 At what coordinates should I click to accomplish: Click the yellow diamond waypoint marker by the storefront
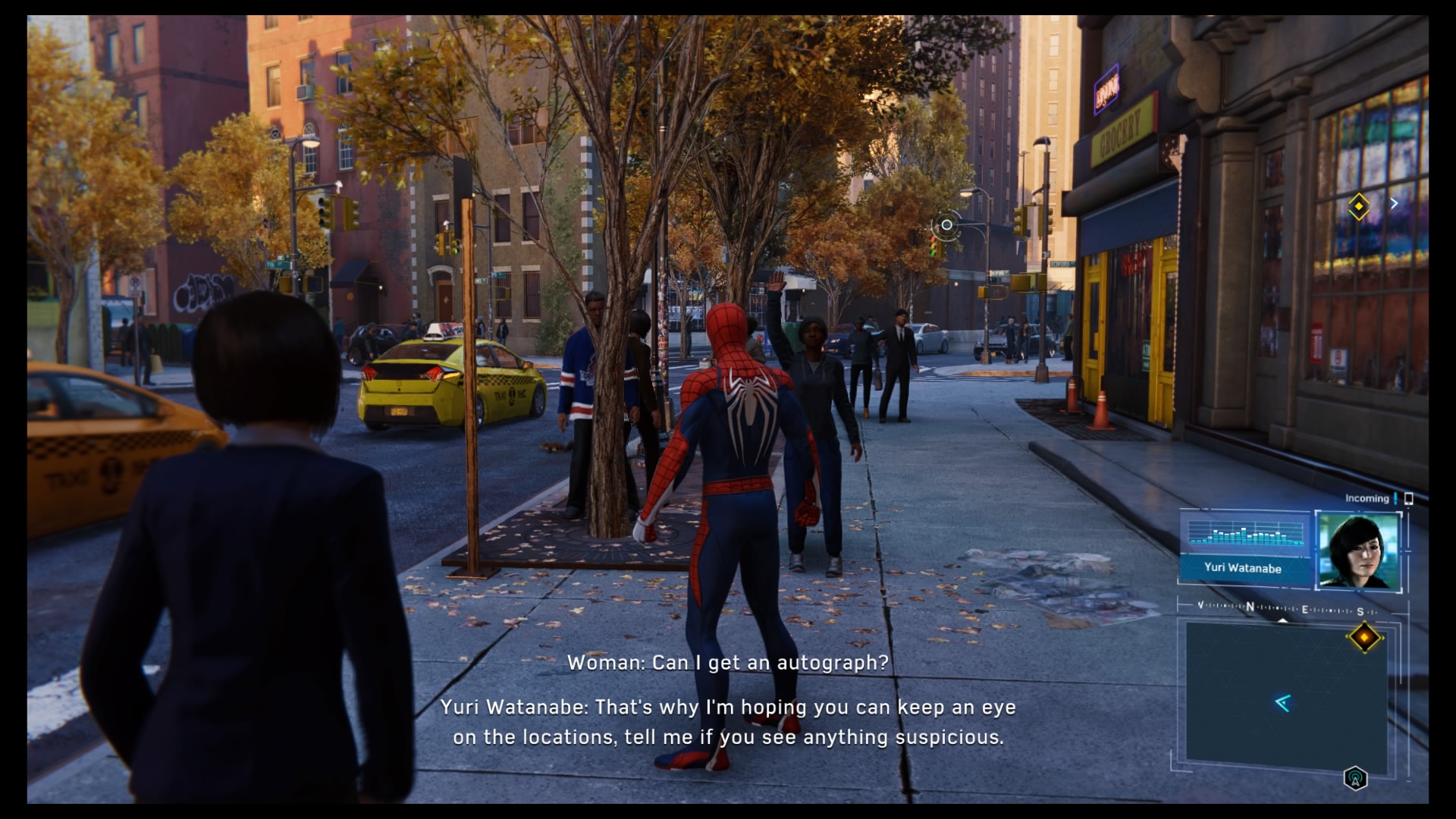[x=1358, y=206]
